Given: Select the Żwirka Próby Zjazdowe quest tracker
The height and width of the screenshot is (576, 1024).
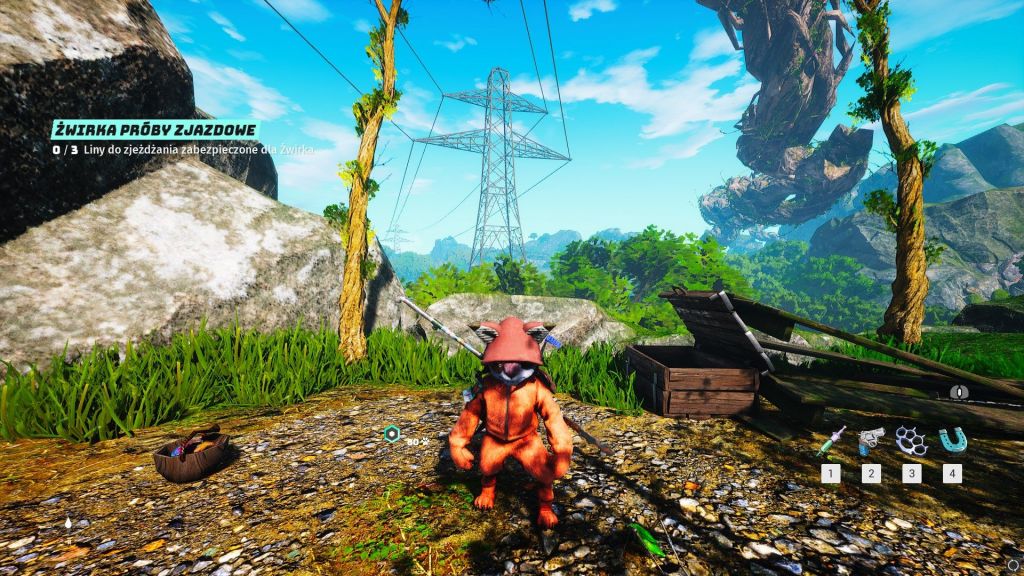Looking at the screenshot, I should [x=156, y=130].
